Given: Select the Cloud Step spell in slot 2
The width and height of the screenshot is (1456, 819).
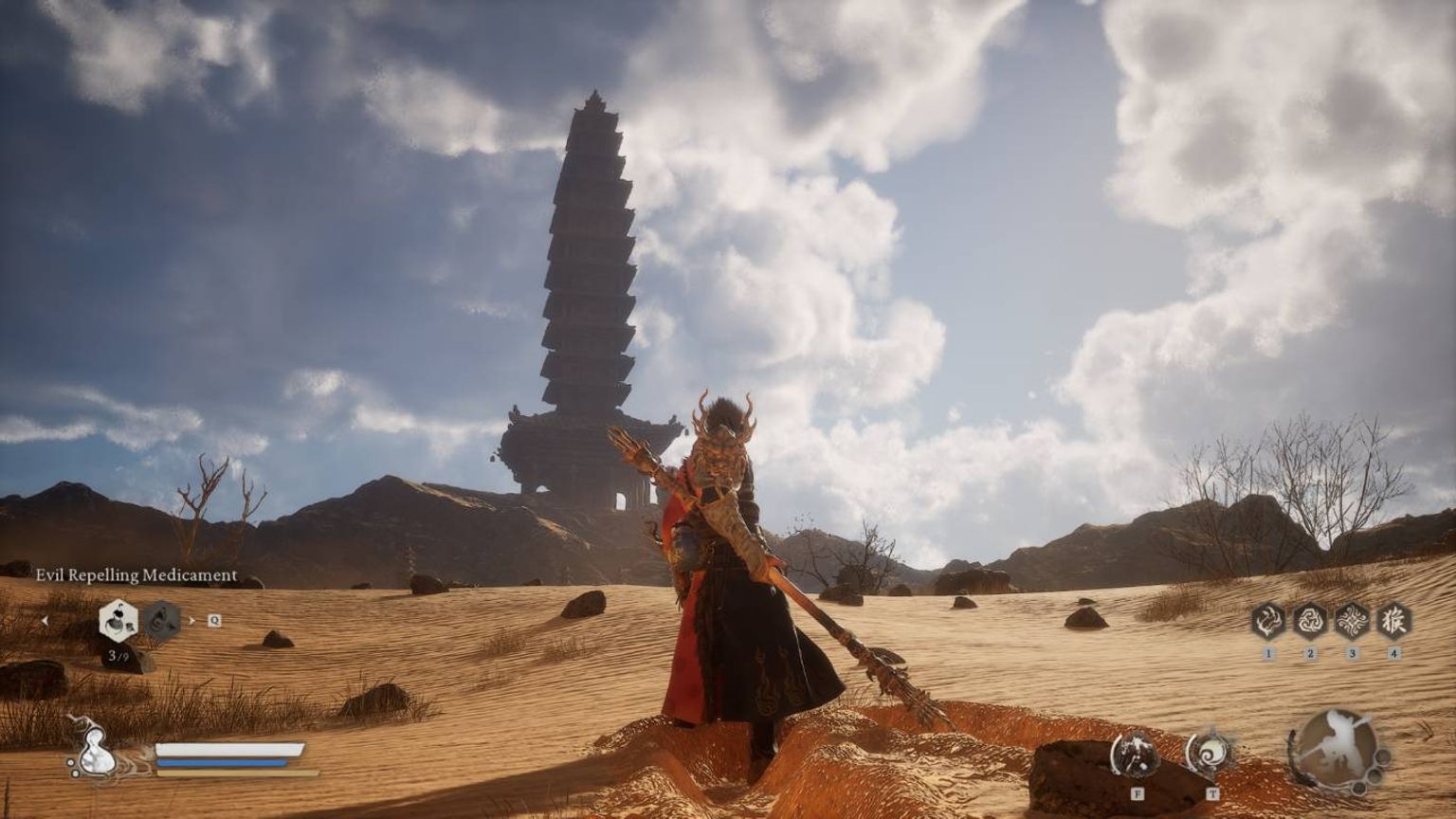Looking at the screenshot, I should (1311, 621).
